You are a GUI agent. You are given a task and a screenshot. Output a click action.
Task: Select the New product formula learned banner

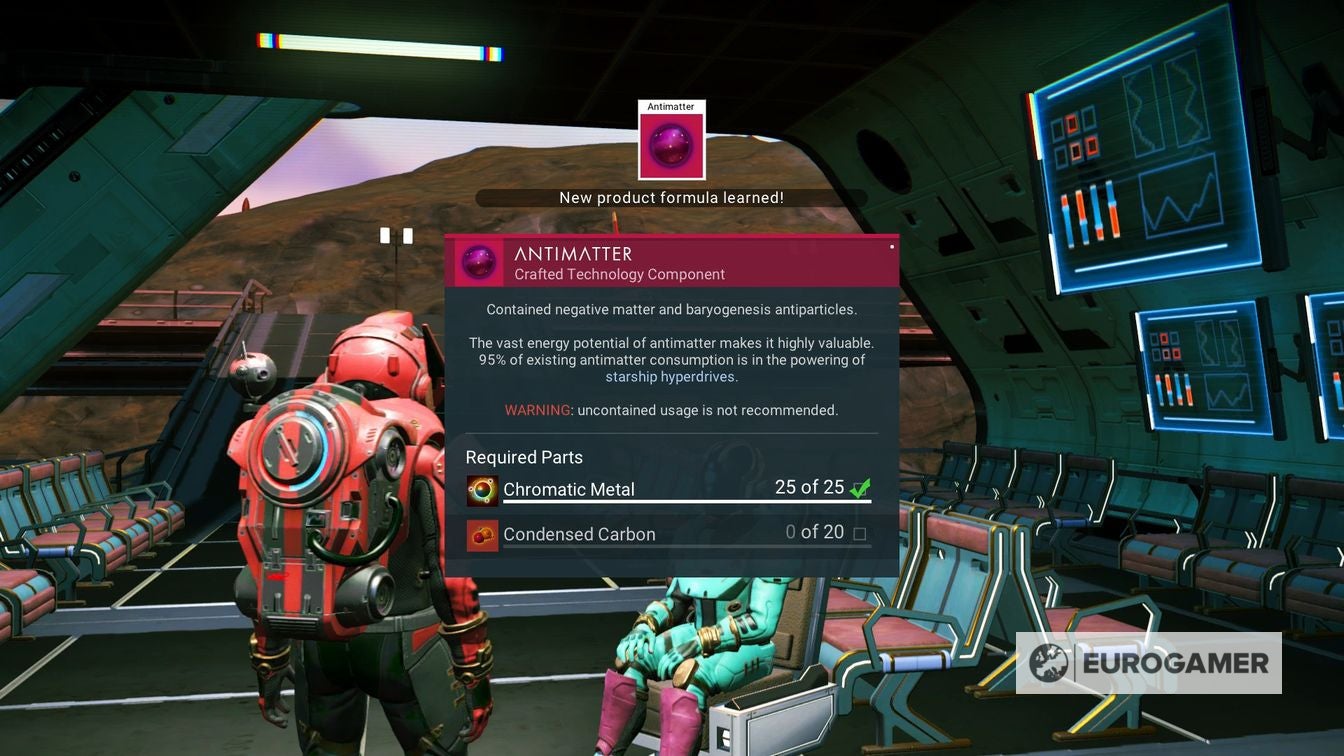coord(672,197)
